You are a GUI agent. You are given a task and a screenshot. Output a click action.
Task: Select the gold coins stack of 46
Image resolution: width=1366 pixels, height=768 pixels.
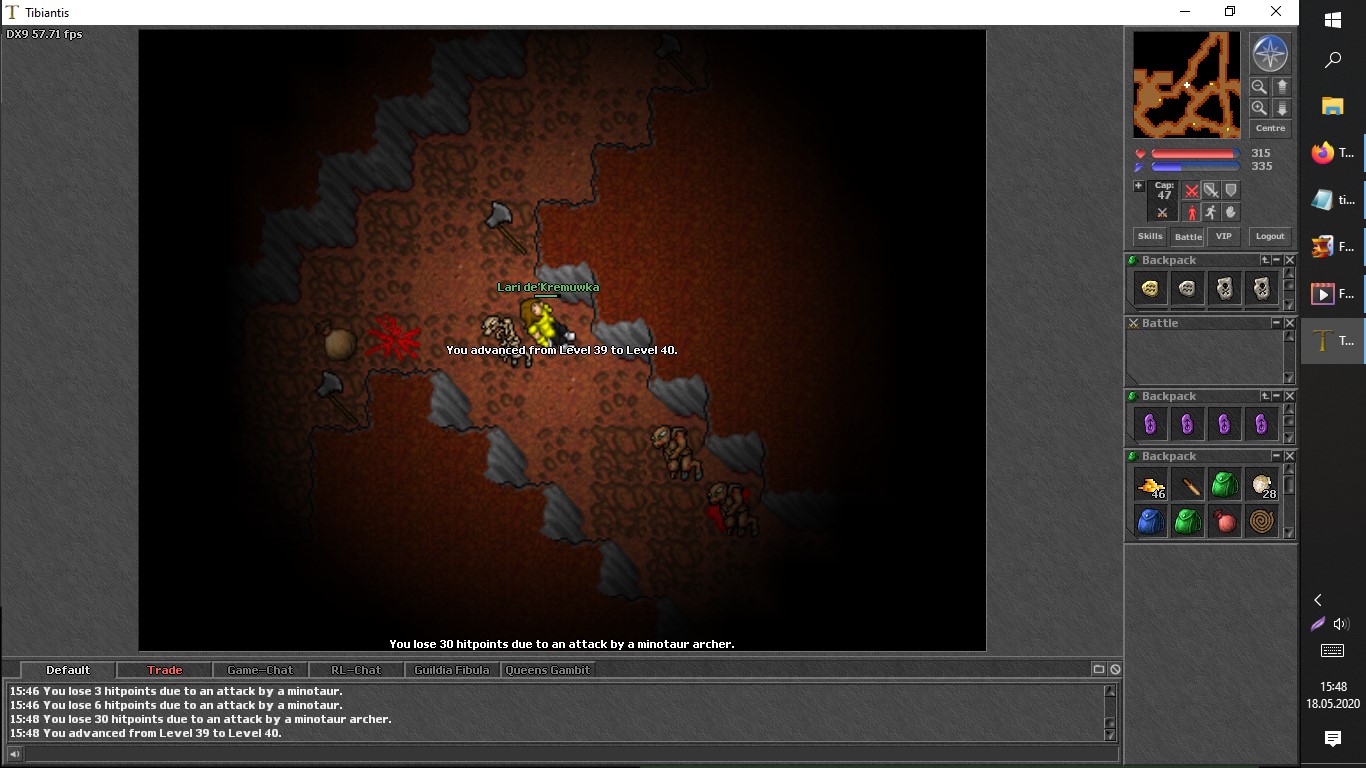[x=1151, y=486]
